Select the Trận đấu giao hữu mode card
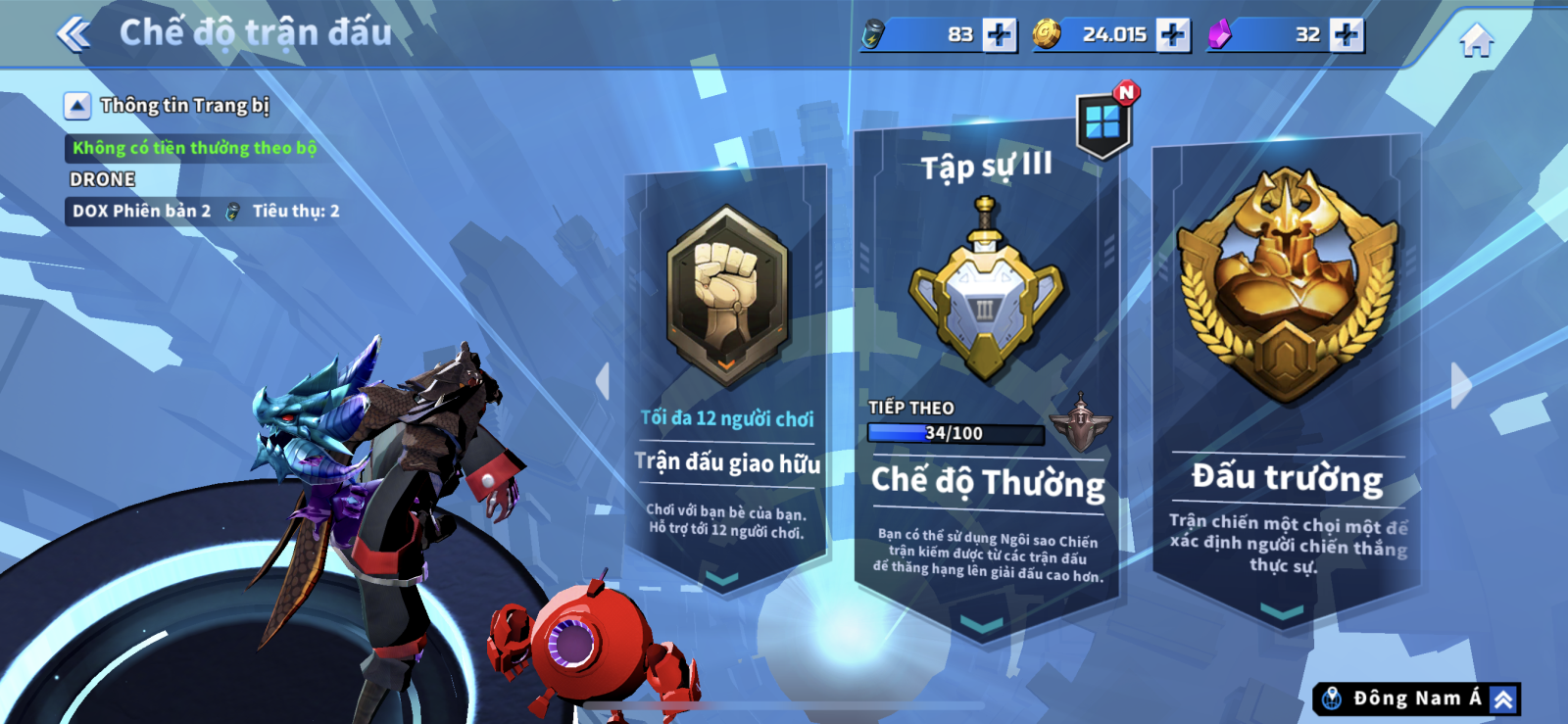1568x724 pixels. 726,382
